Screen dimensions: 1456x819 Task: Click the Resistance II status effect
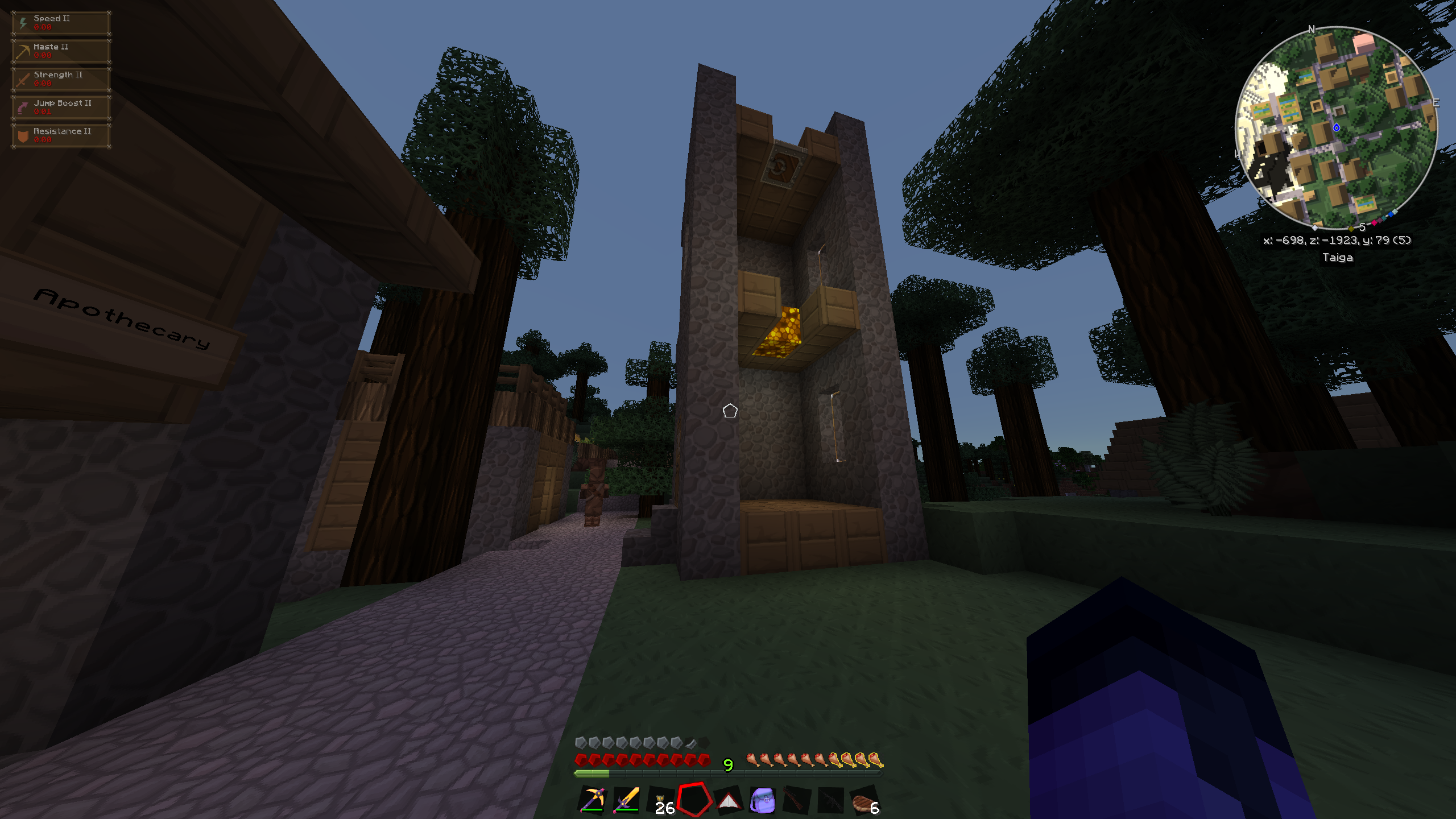[61, 135]
